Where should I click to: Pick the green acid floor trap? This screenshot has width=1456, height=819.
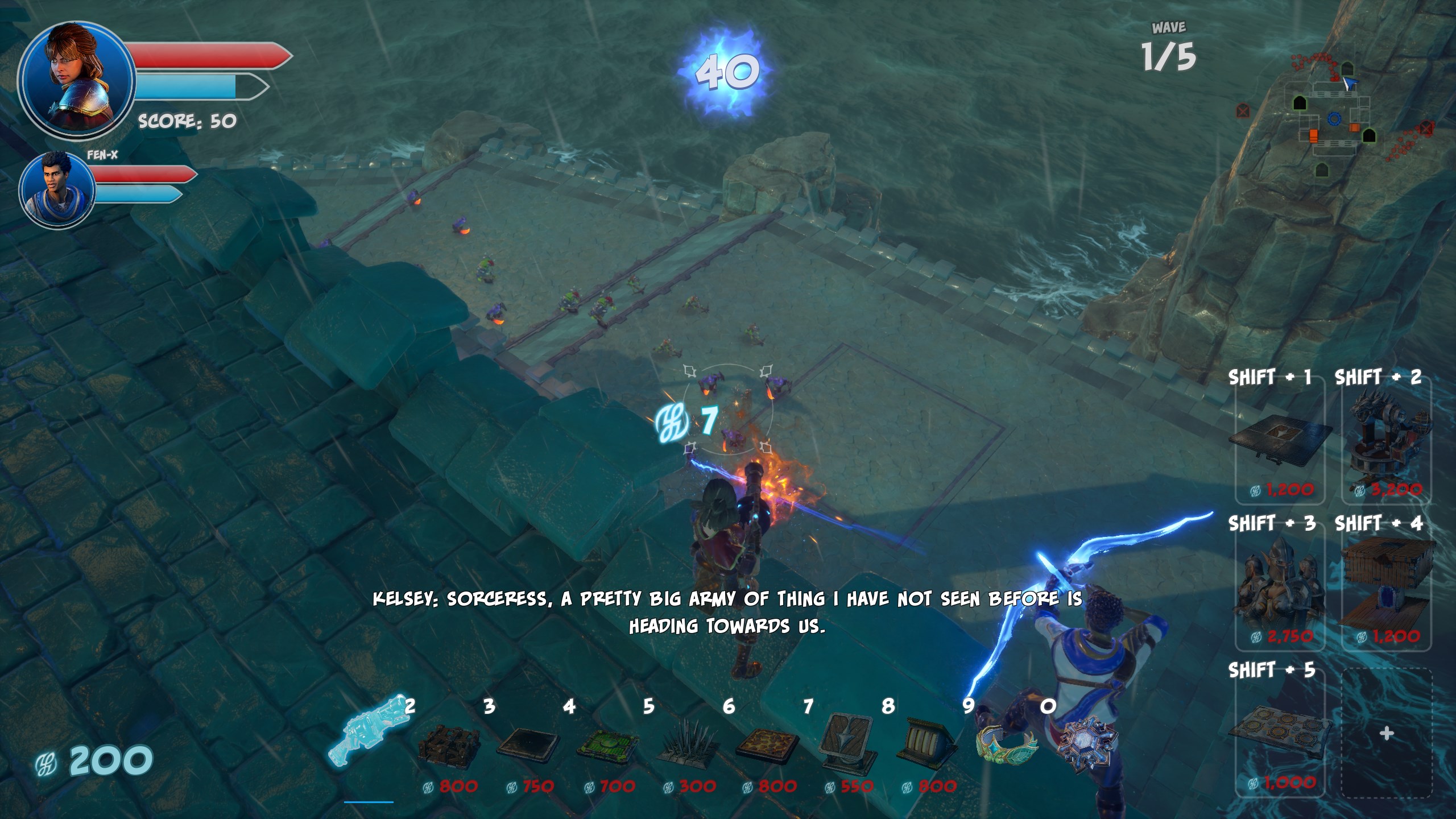606,746
